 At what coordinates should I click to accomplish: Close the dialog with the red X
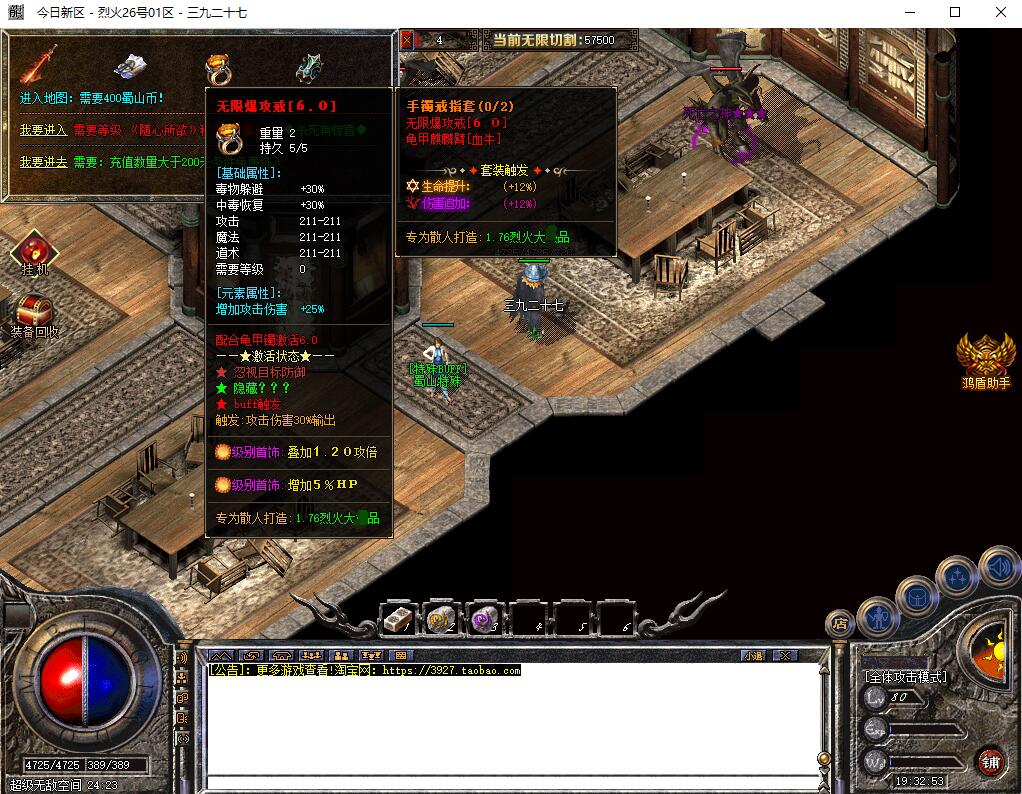click(x=407, y=40)
